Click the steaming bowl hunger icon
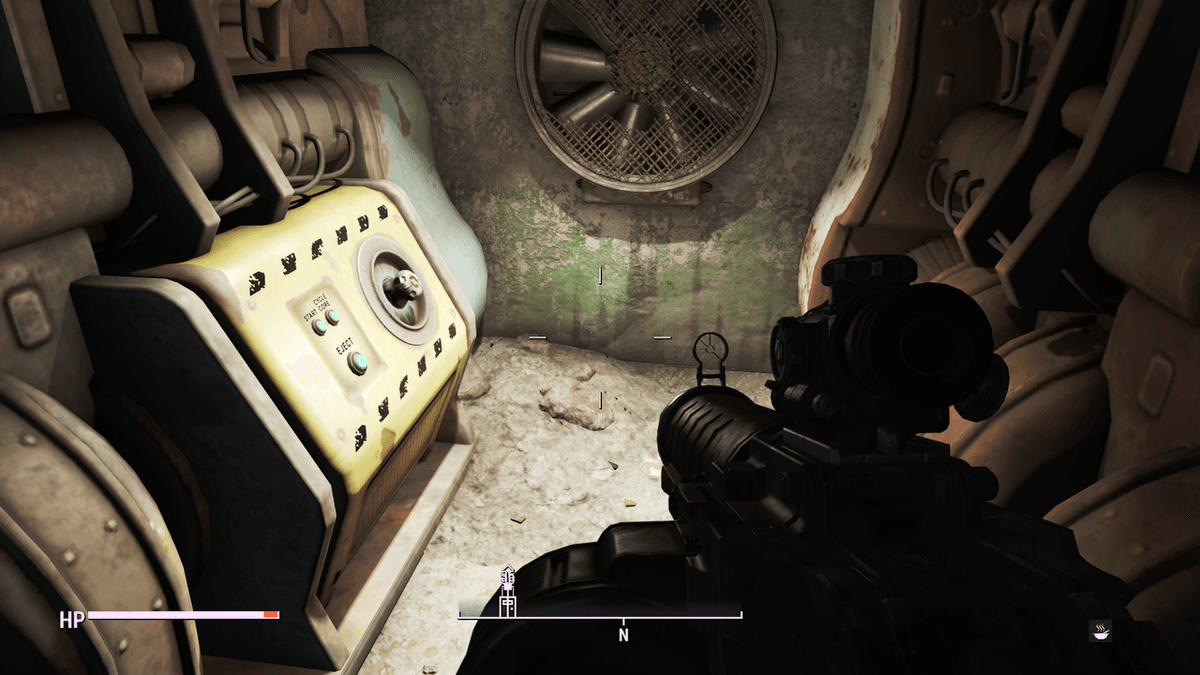Viewport: 1200px width, 675px height. [1100, 630]
